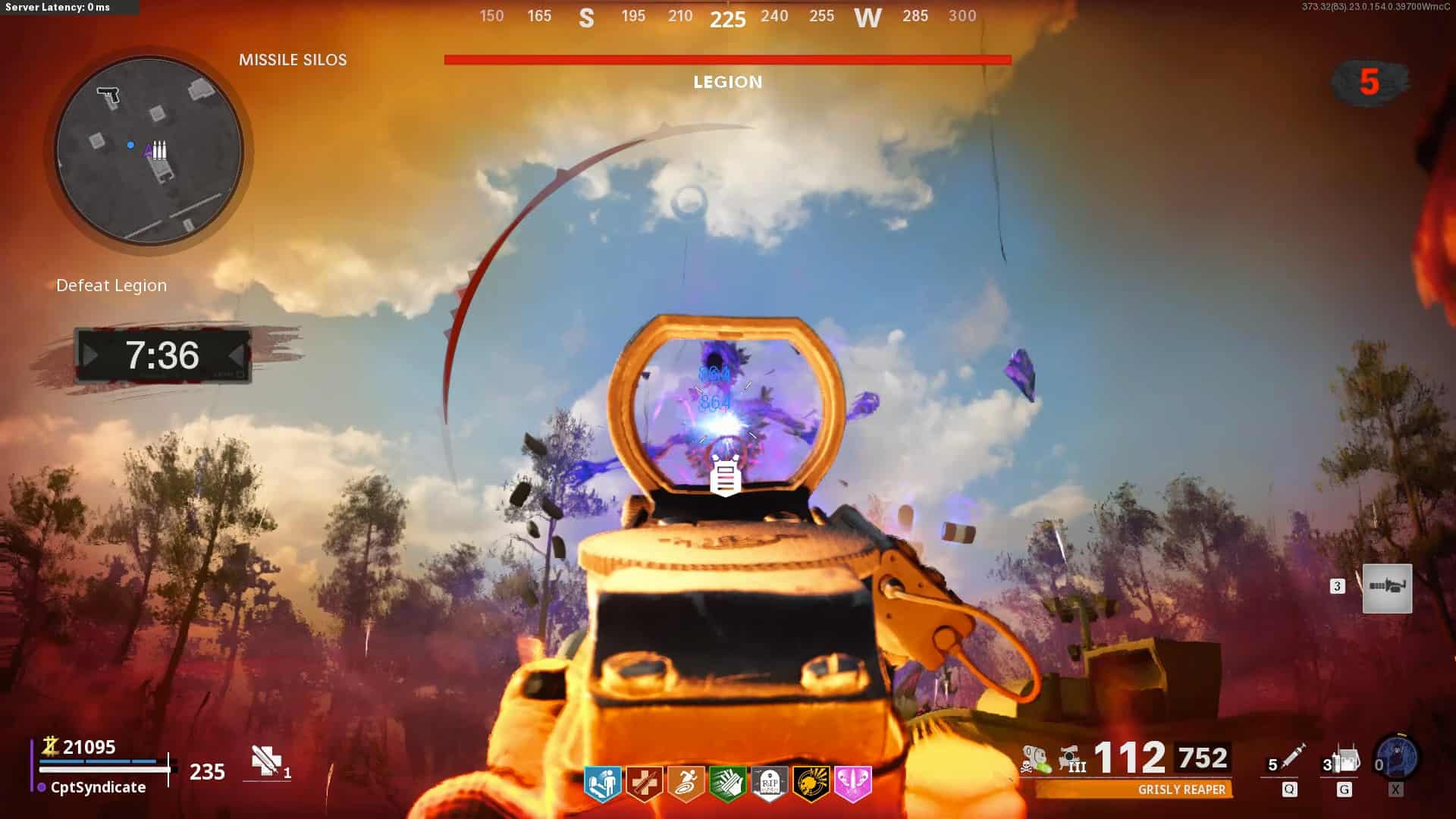This screenshot has height=819, width=1456.
Task: Select the ammo bullets marker on the minimap
Action: pyautogui.click(x=158, y=149)
